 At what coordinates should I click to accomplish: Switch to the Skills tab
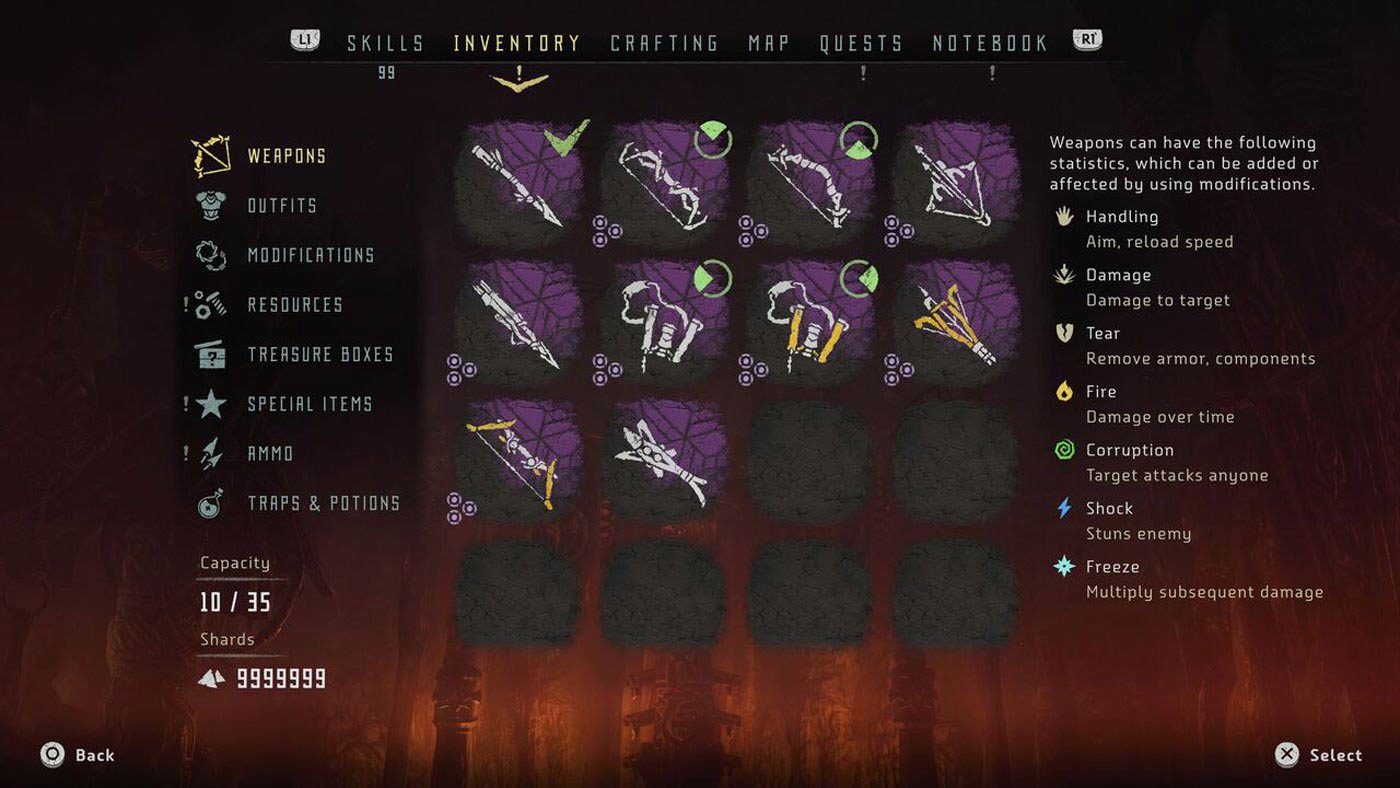[x=385, y=43]
